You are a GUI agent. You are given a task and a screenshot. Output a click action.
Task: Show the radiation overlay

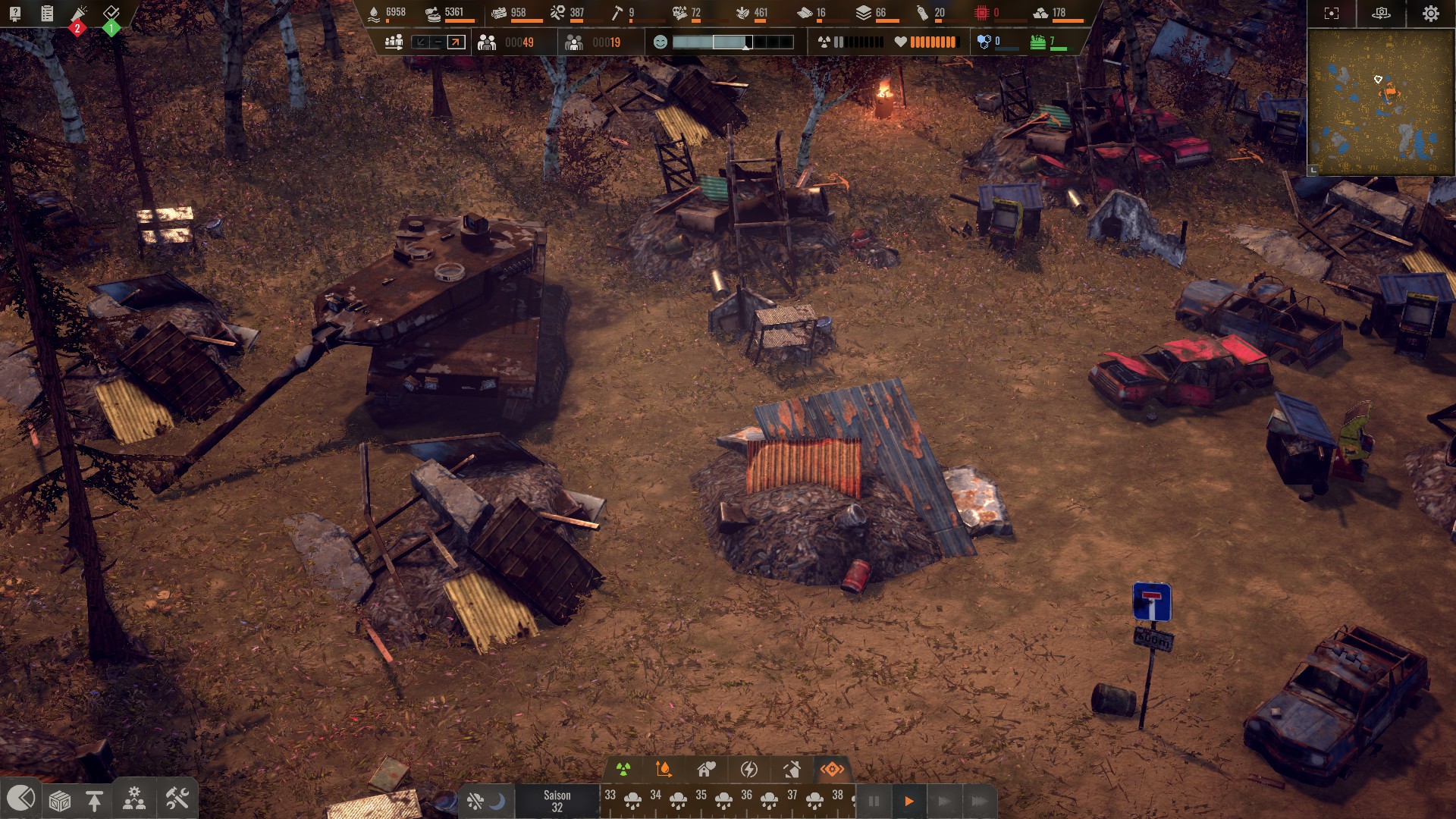click(x=623, y=770)
